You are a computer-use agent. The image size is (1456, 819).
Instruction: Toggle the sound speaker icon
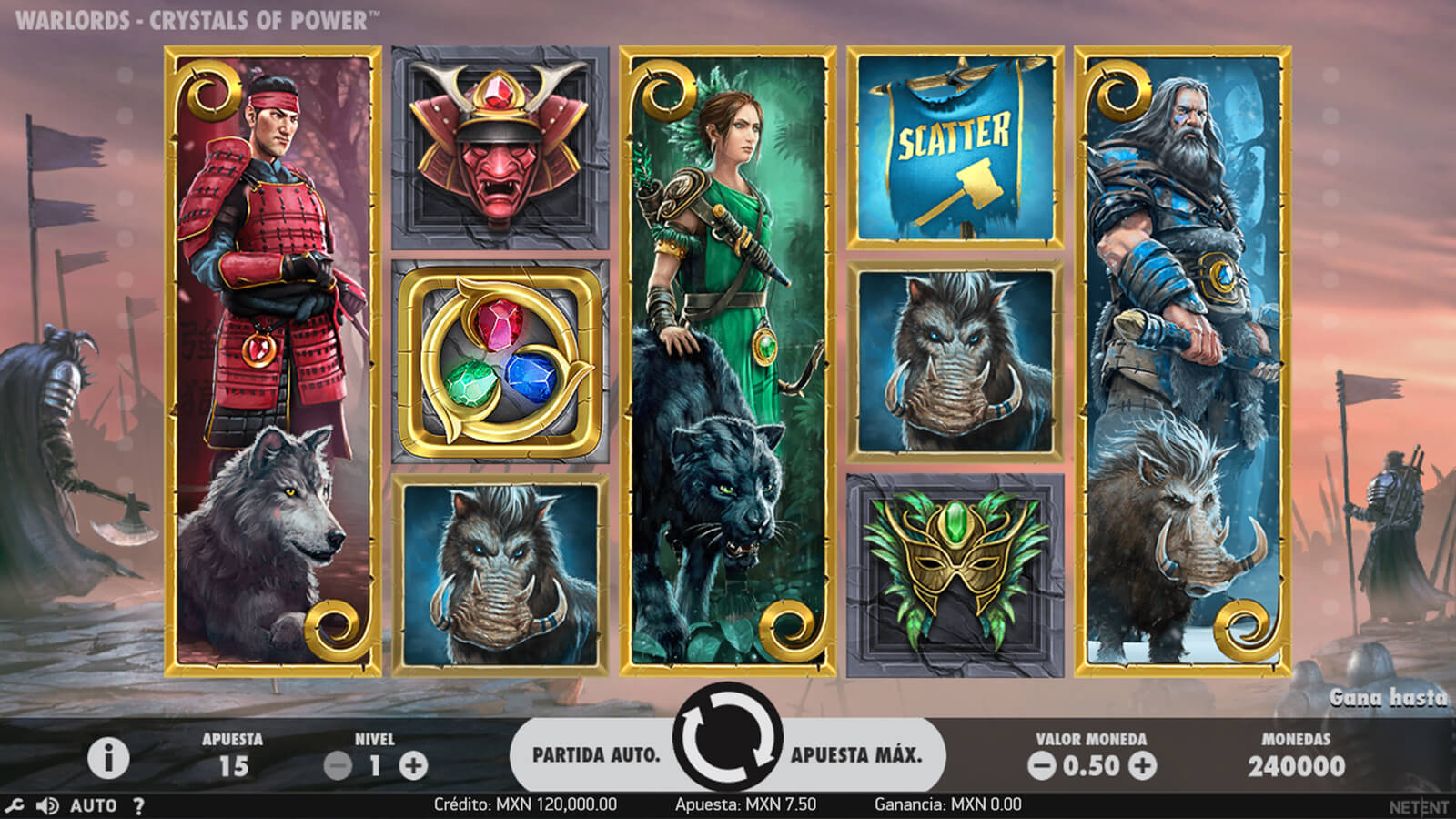pos(46,805)
